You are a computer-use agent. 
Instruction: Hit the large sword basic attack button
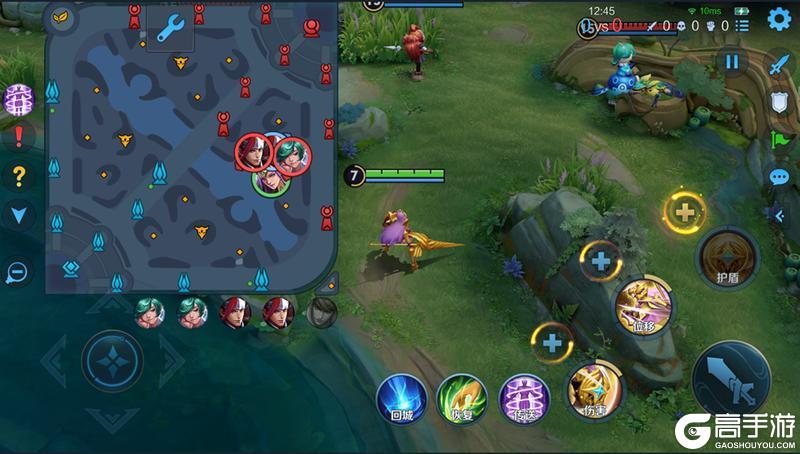731,382
